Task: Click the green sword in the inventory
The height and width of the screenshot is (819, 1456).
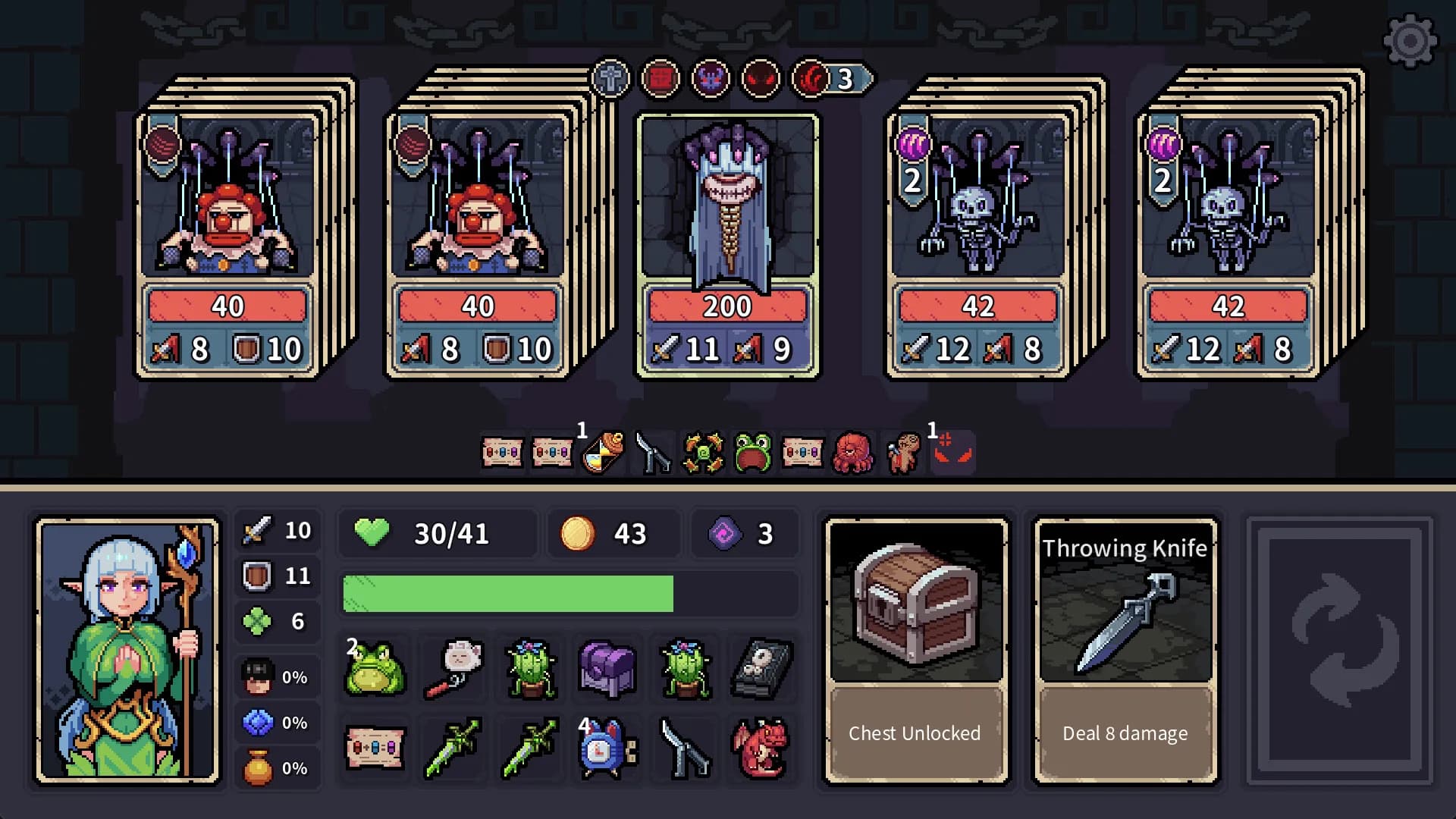Action: [x=453, y=749]
